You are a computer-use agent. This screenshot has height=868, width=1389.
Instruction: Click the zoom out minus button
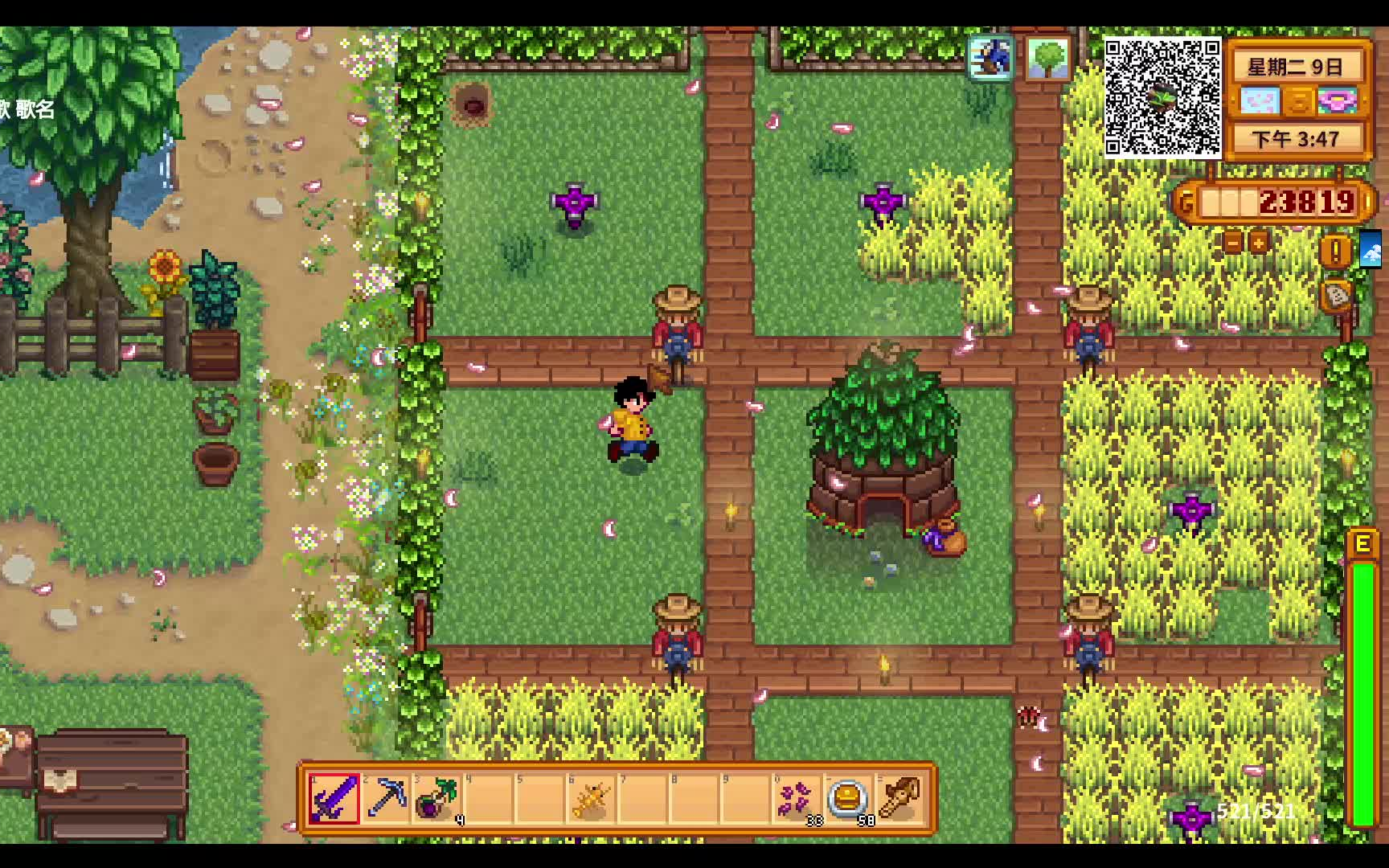[x=1232, y=242]
